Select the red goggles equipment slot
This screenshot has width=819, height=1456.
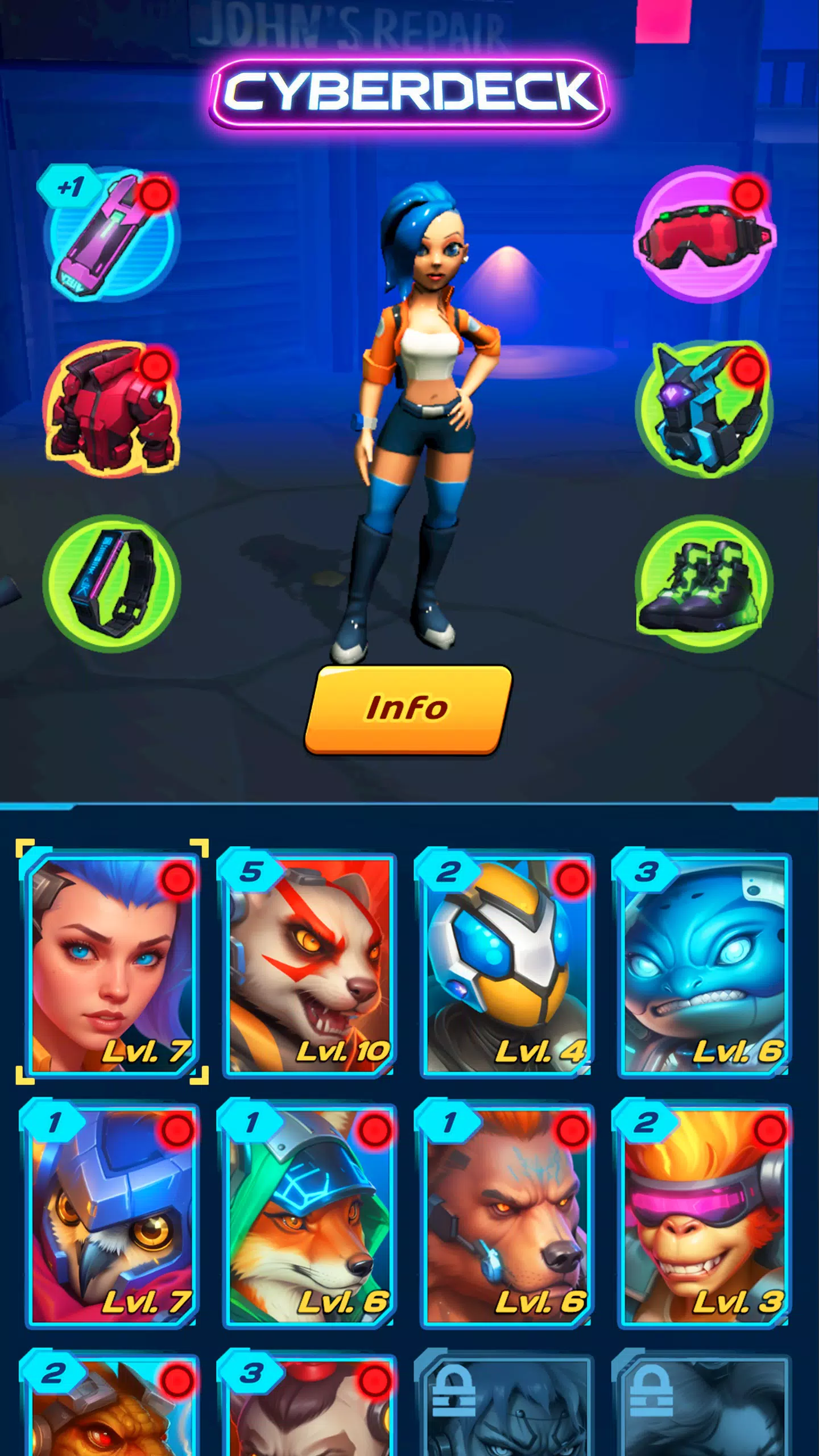[705, 239]
